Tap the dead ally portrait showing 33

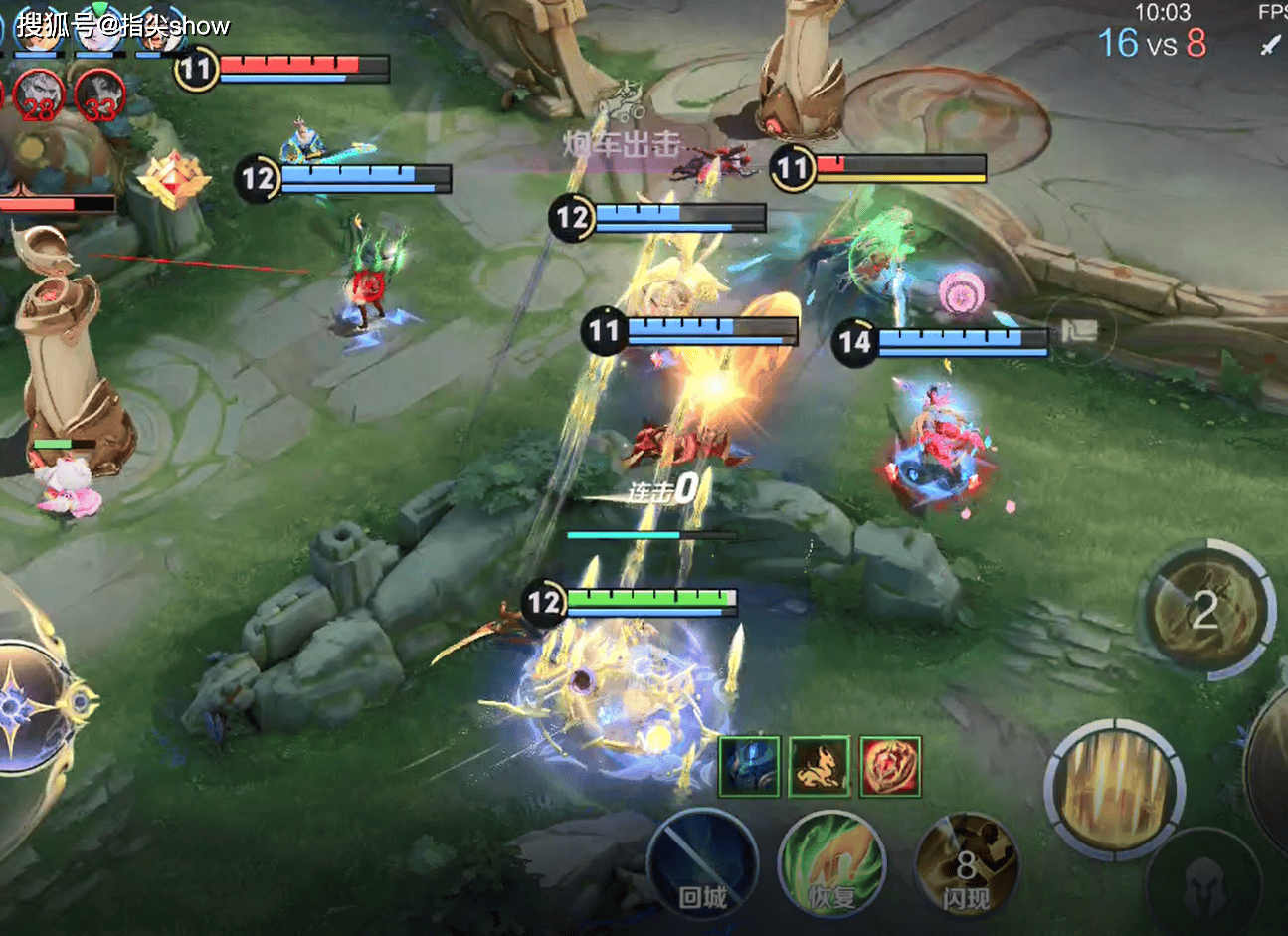(x=98, y=96)
